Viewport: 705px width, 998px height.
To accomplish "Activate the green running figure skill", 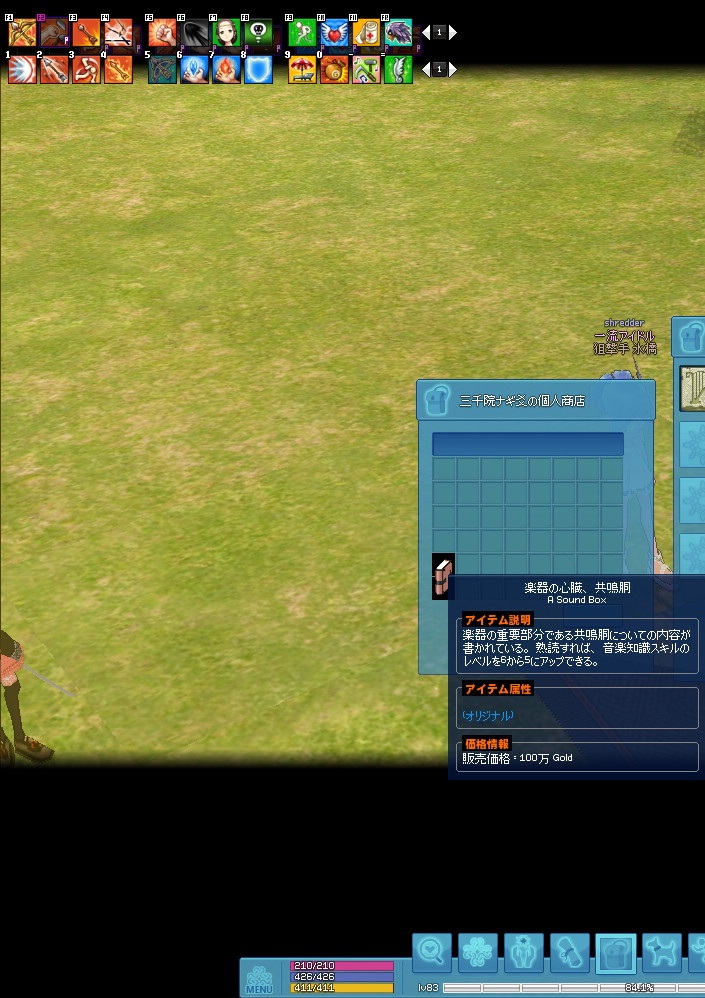I will (302, 33).
